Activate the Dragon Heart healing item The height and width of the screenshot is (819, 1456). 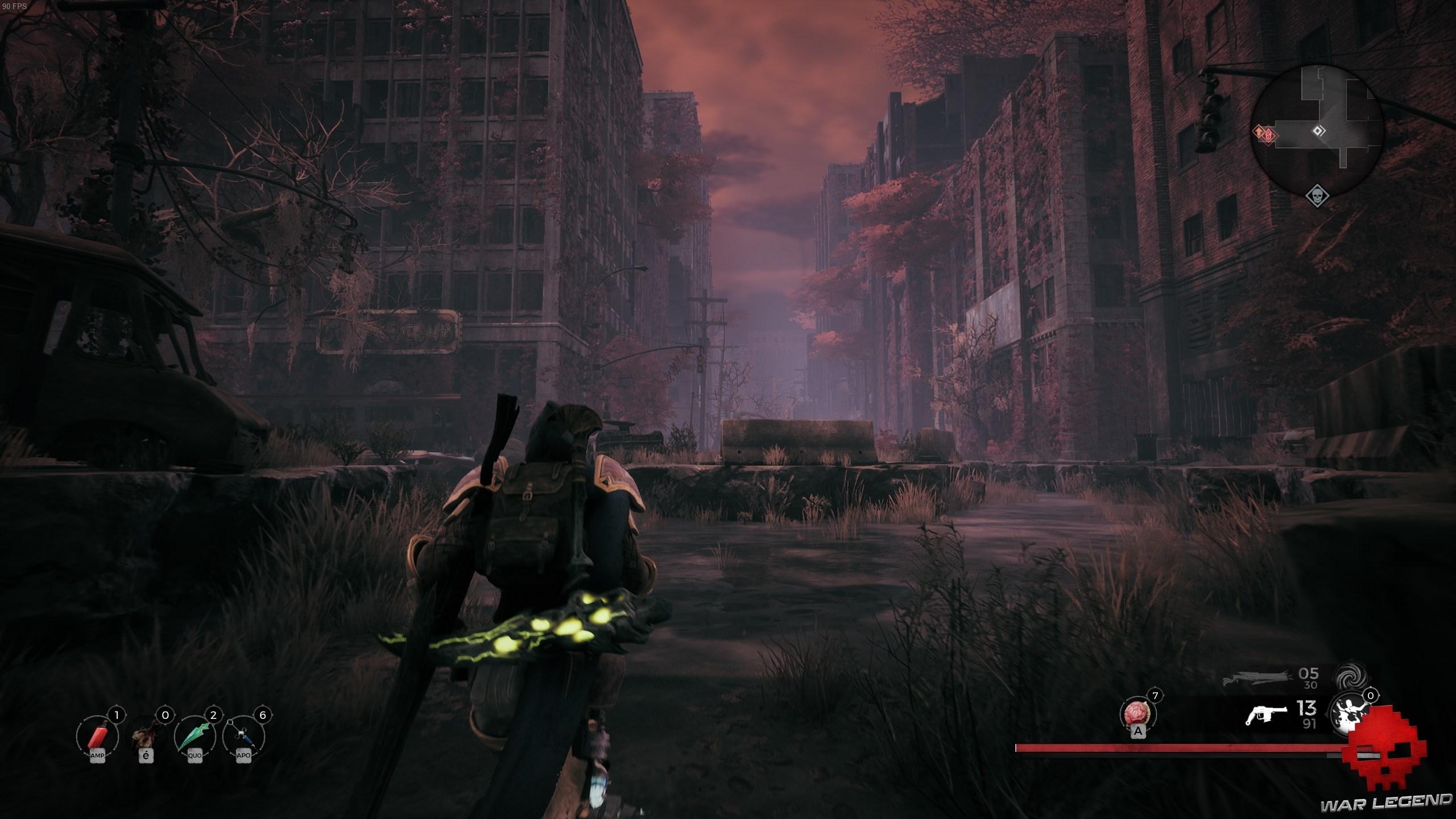tap(1137, 714)
